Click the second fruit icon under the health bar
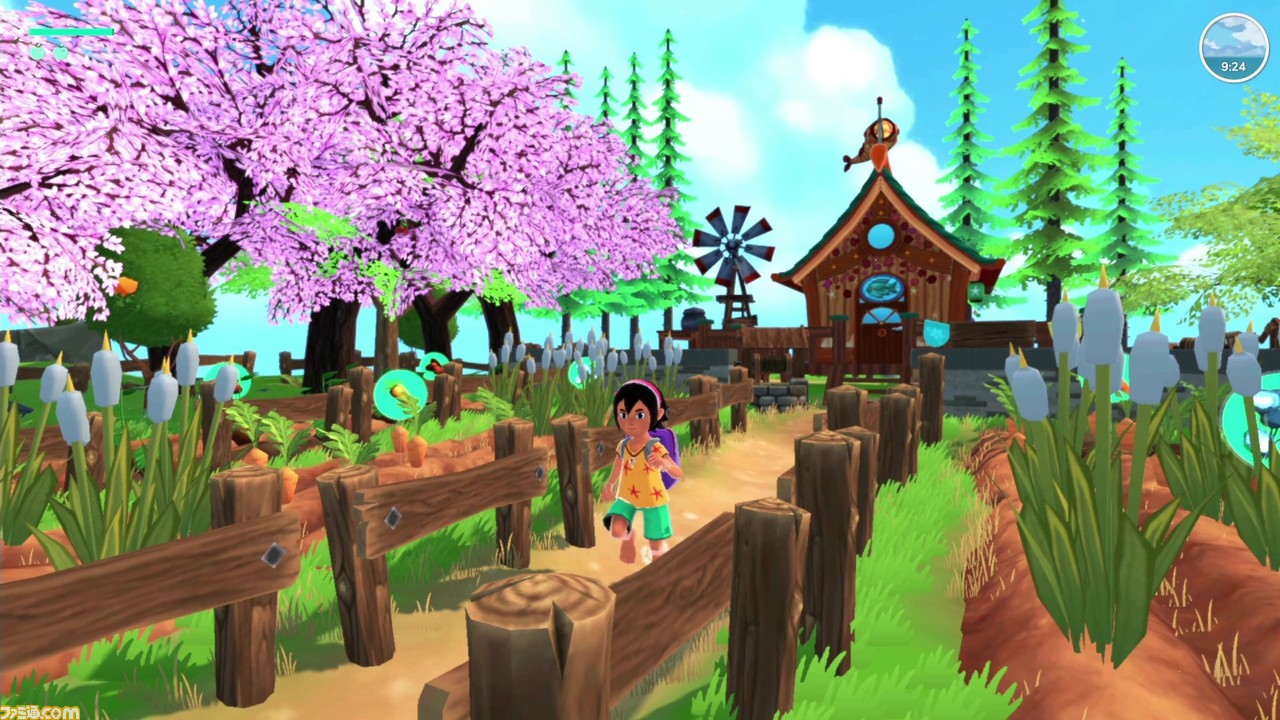 click(x=61, y=52)
